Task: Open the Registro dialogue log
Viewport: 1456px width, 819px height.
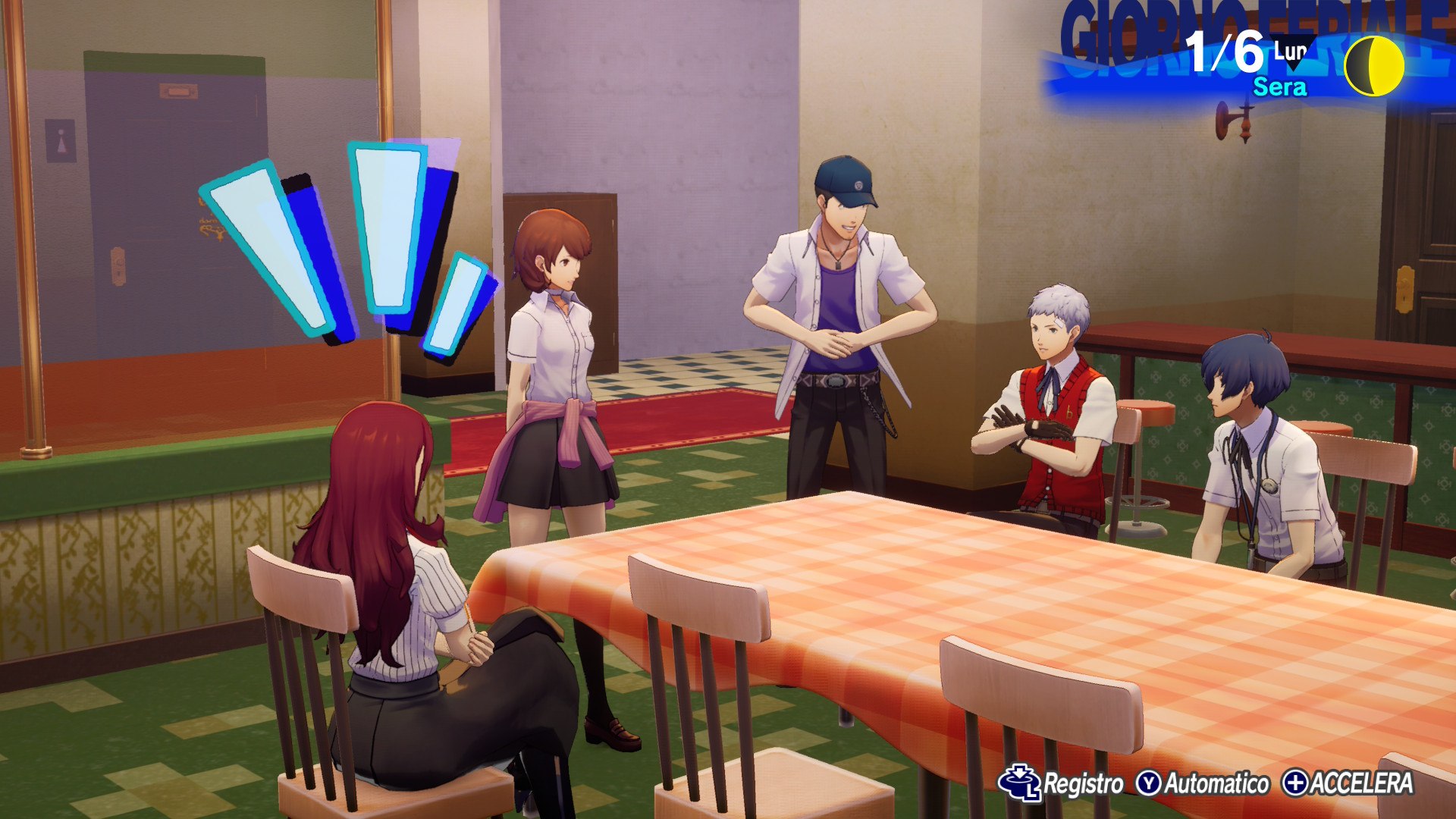Action: coord(1062,784)
